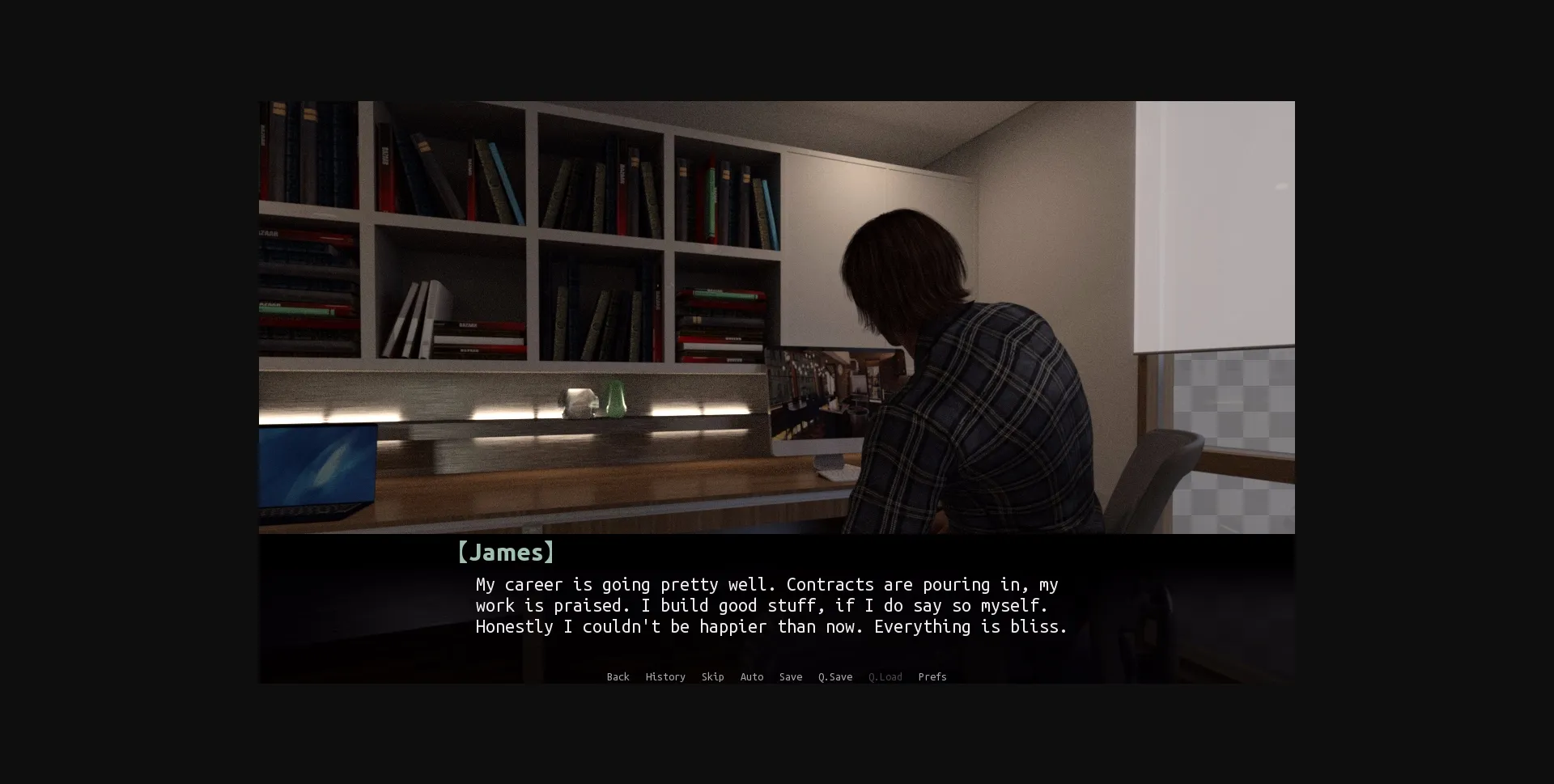Click the dialogue text to advance story
This screenshot has height=784, width=1554.
[x=769, y=605]
